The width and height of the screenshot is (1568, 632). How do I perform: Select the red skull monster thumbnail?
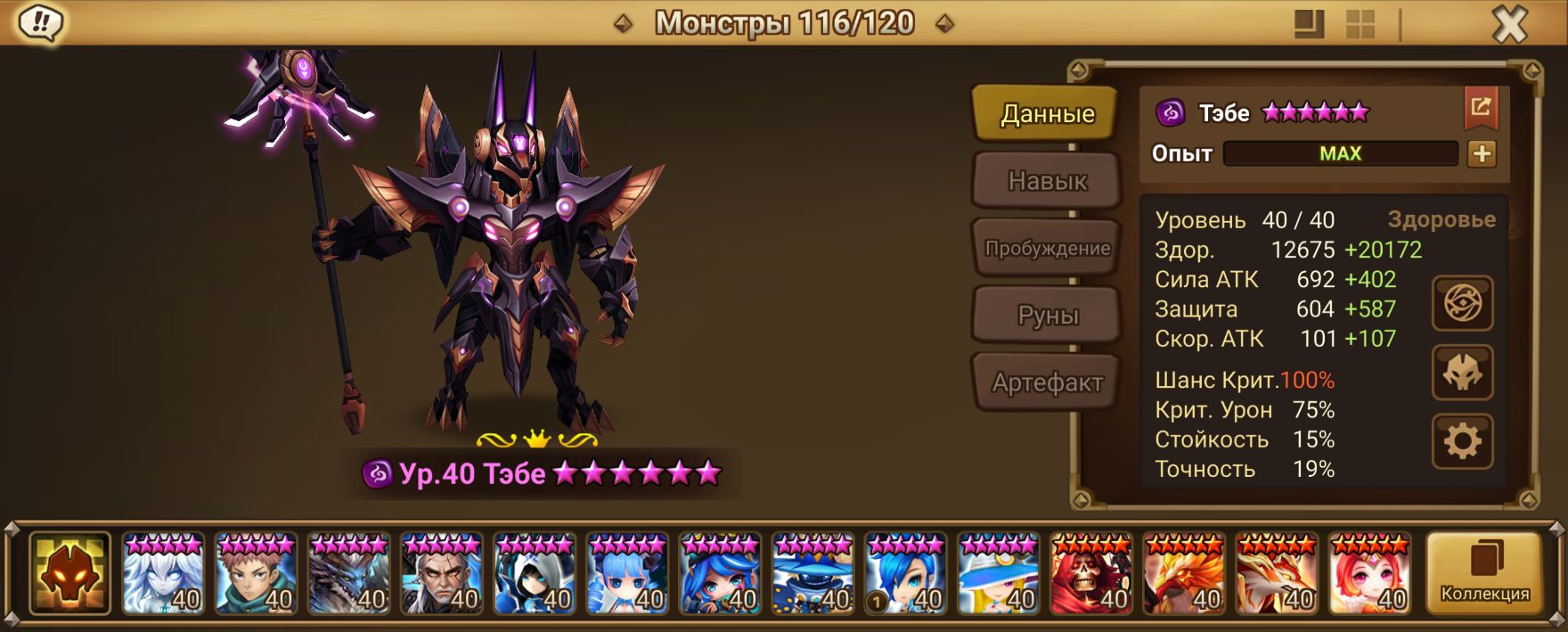pos(1091,573)
